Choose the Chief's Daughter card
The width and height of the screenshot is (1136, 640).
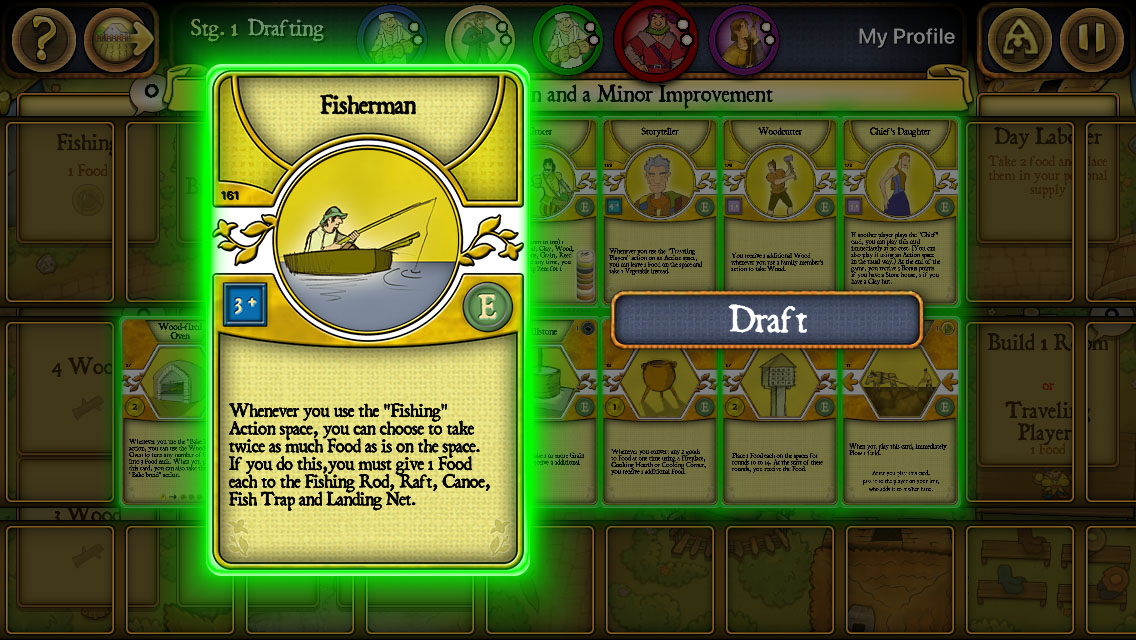tap(899, 210)
